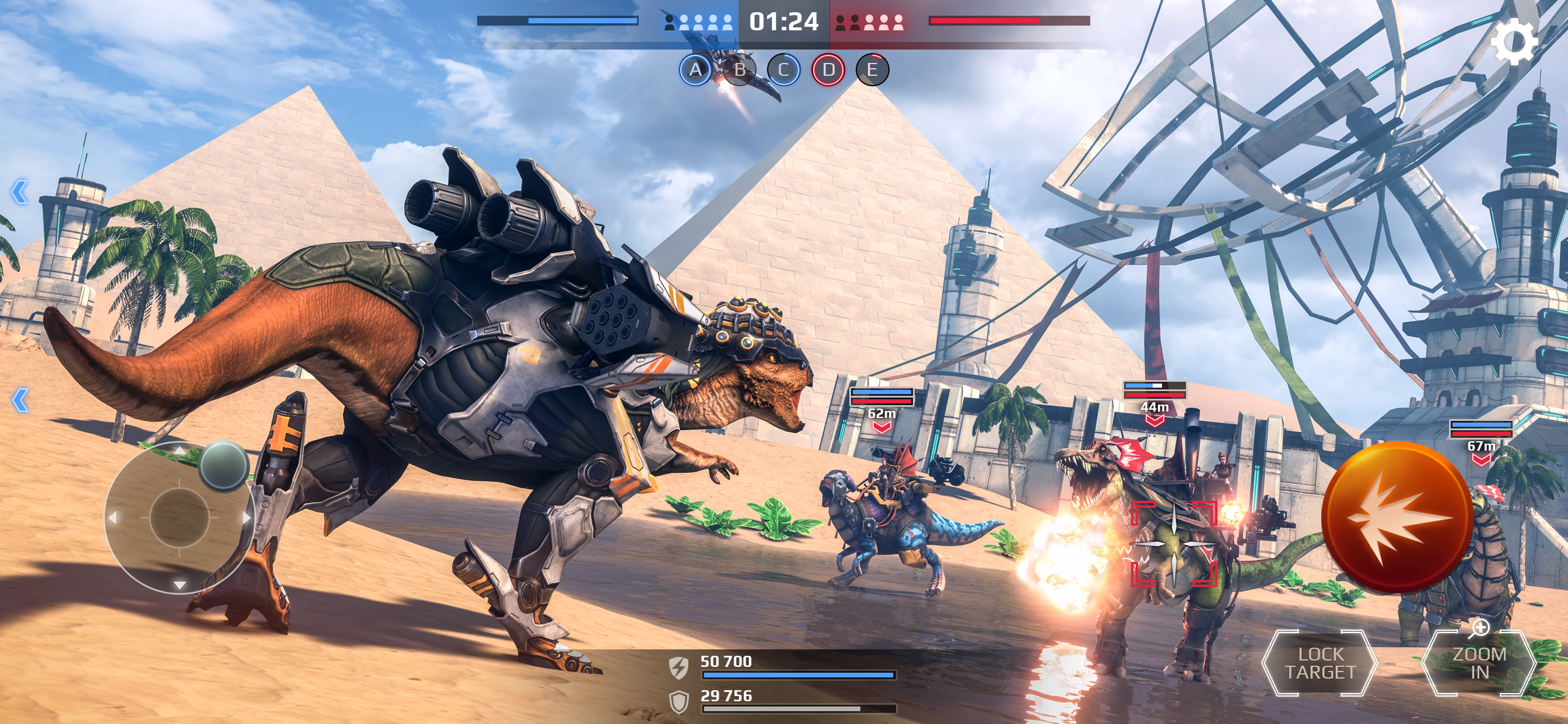Screen dimensions: 1568x724
Task: Select capture point D indicator
Action: point(828,70)
